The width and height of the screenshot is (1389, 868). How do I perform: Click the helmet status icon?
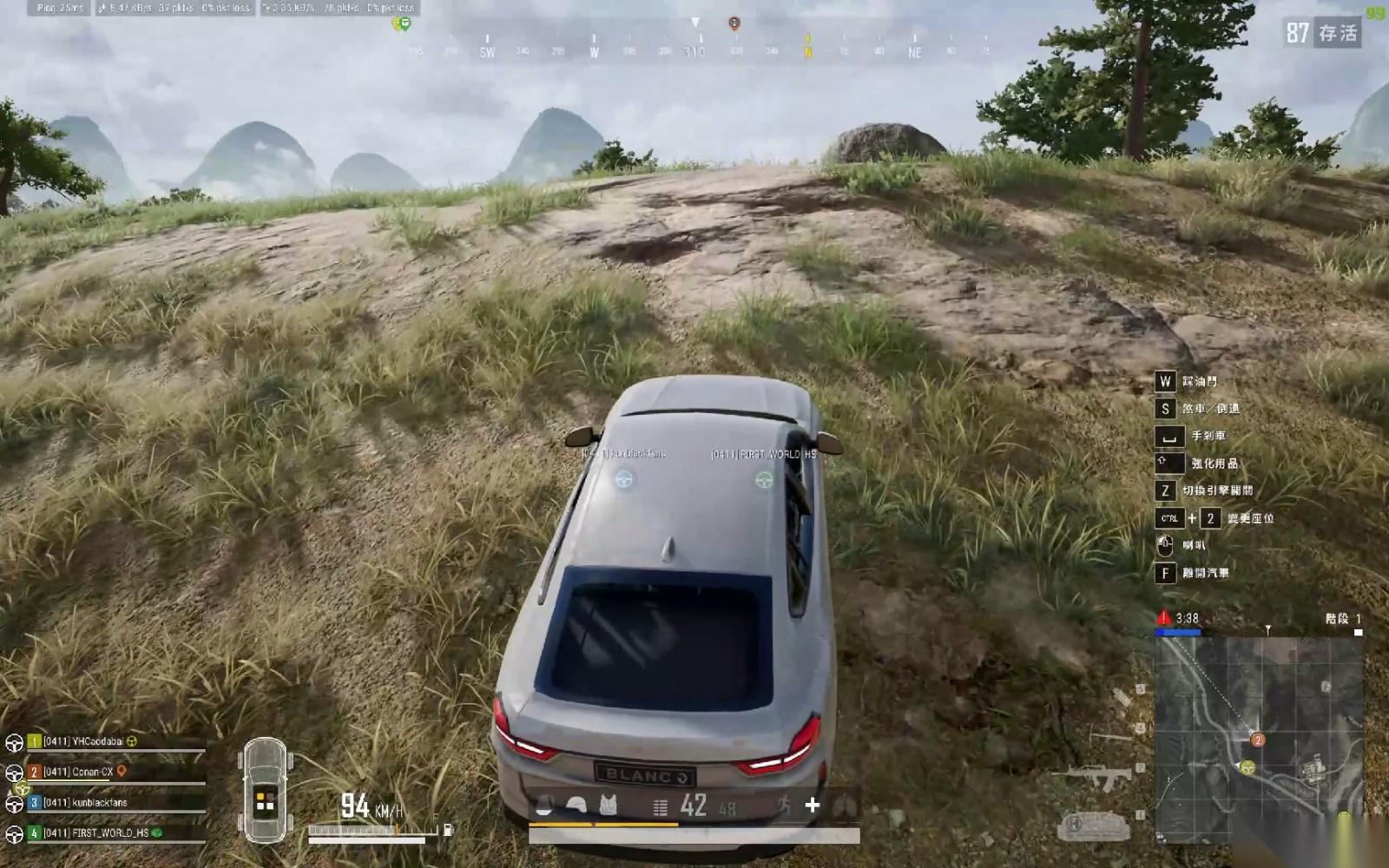pos(576,806)
